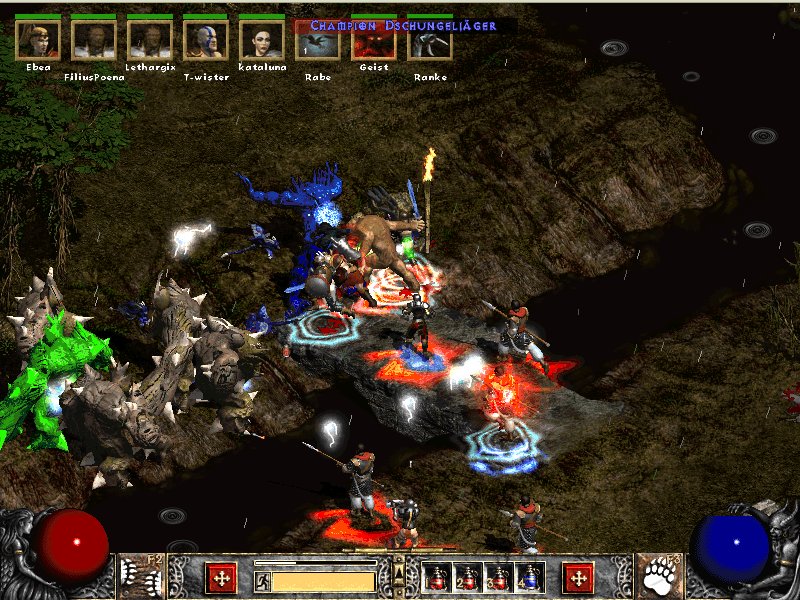
Task: Select the Ranke vine summon portrait
Action: point(430,43)
